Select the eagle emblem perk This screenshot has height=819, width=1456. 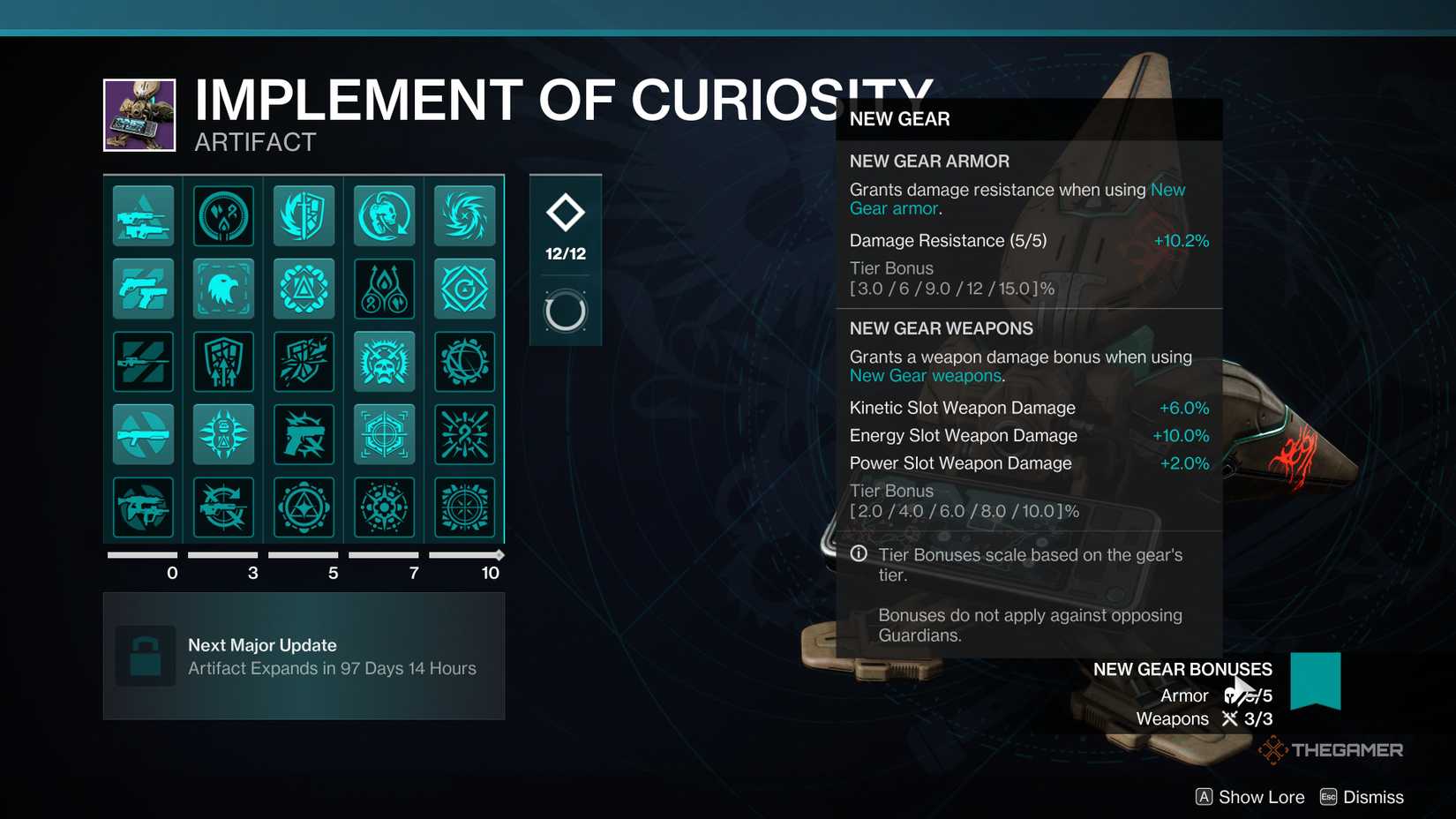coord(223,288)
